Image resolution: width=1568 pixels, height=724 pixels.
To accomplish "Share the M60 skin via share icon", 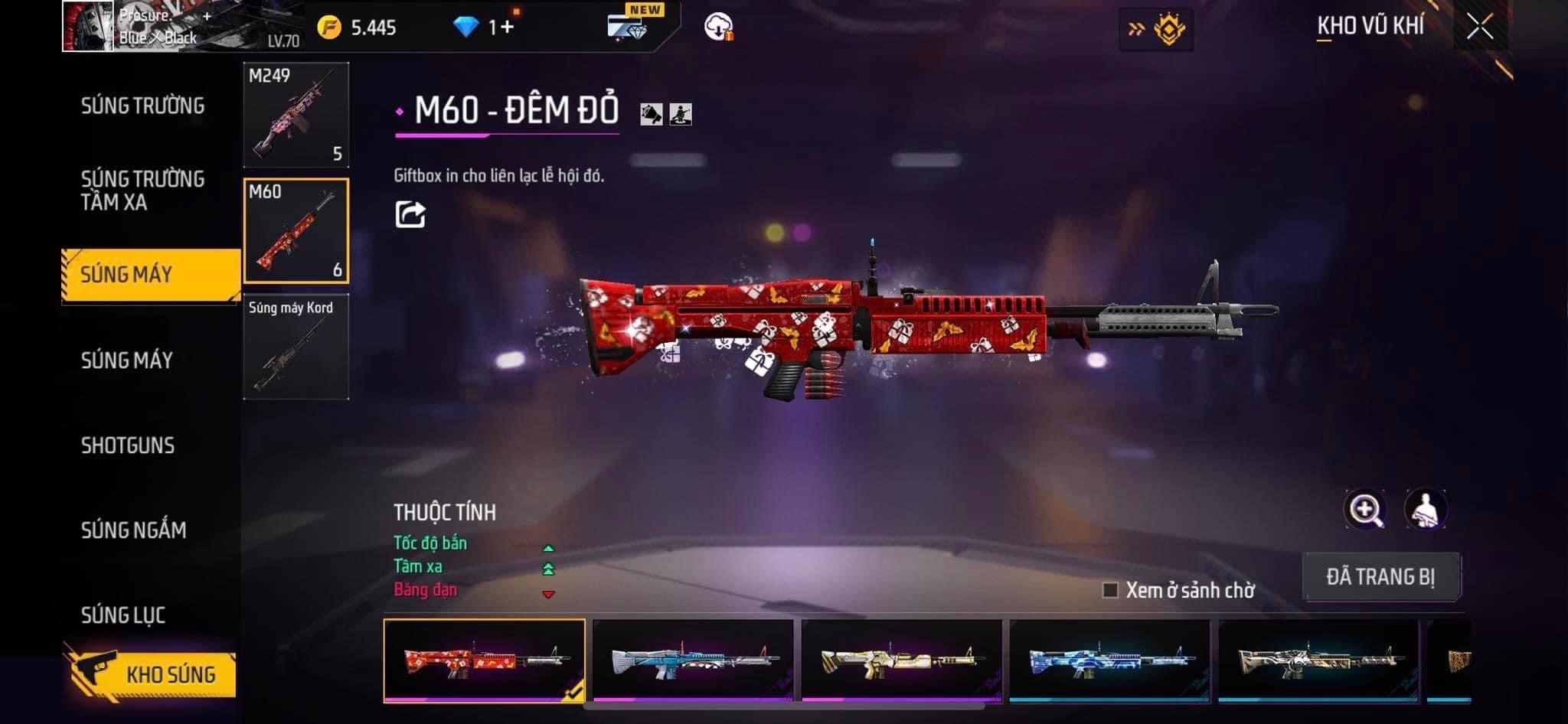I will pos(410,214).
